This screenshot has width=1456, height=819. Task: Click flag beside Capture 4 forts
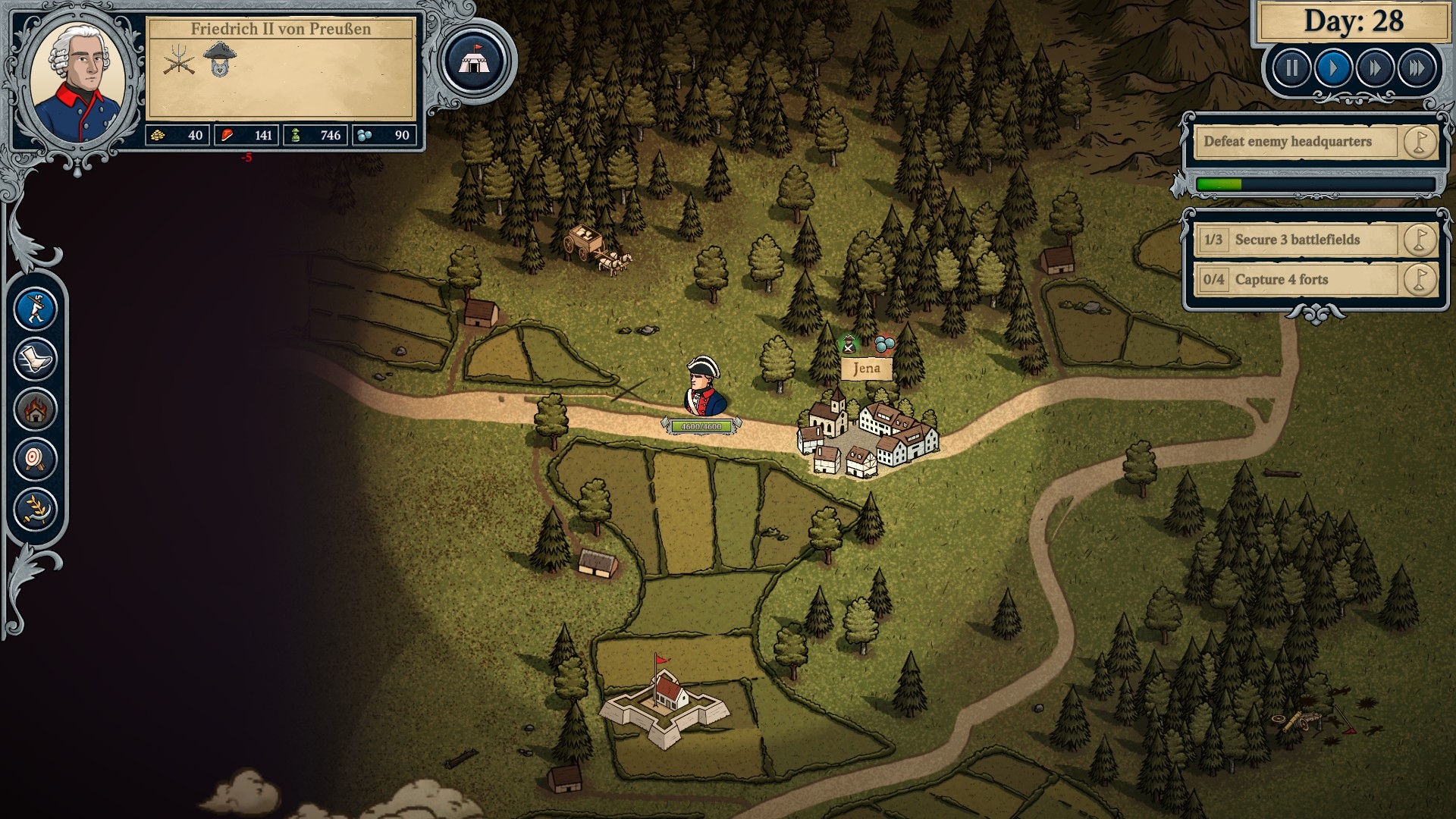1419,279
